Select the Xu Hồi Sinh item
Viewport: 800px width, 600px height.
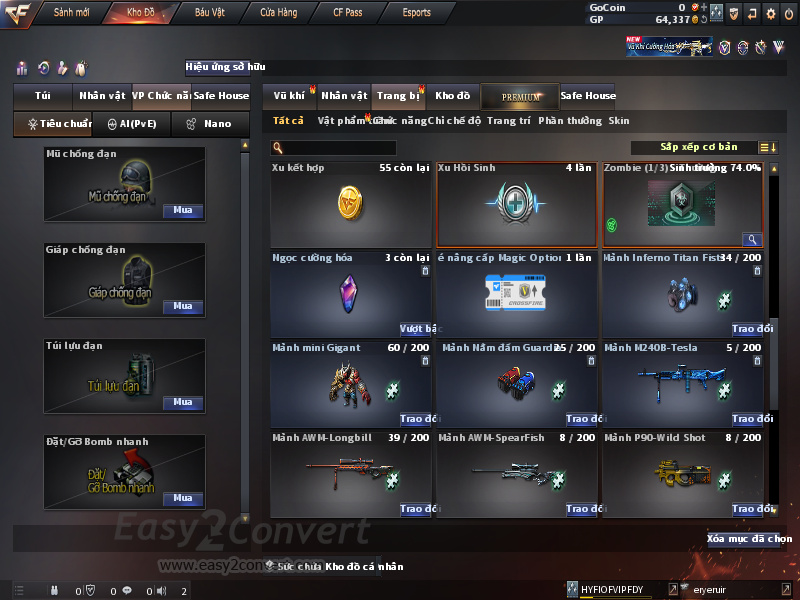(x=516, y=204)
